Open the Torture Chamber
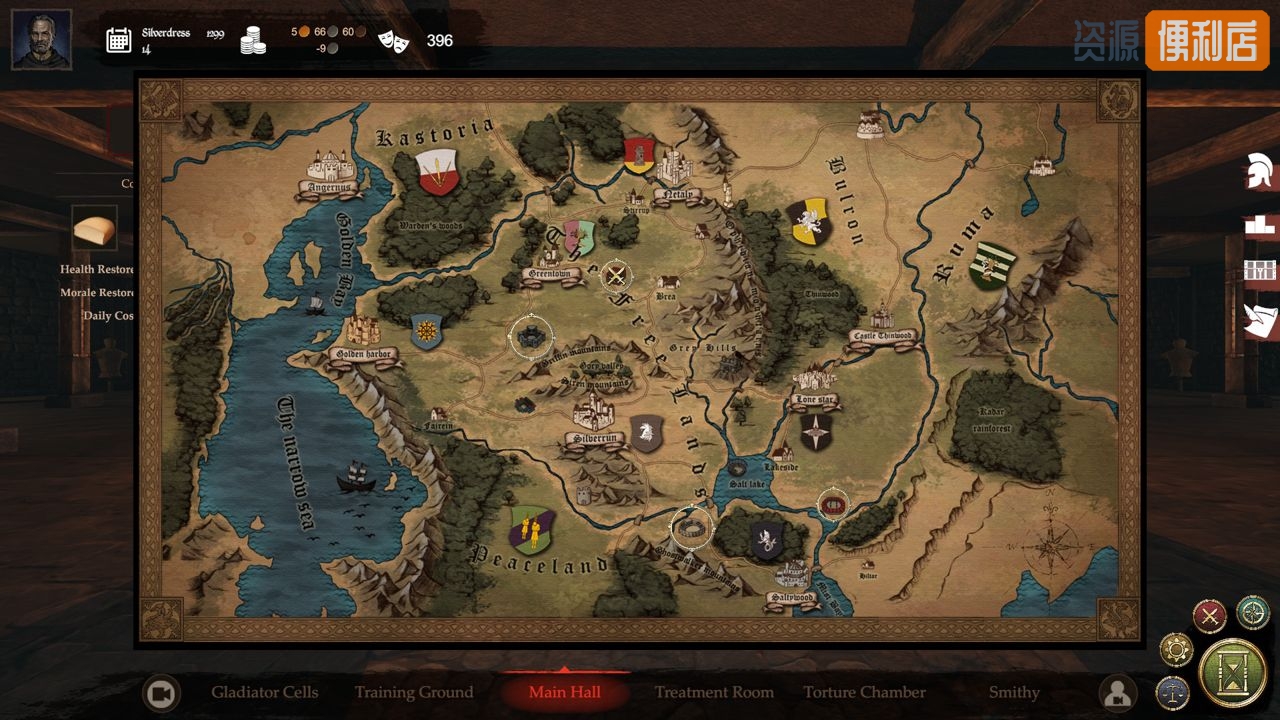 pyautogui.click(x=864, y=692)
